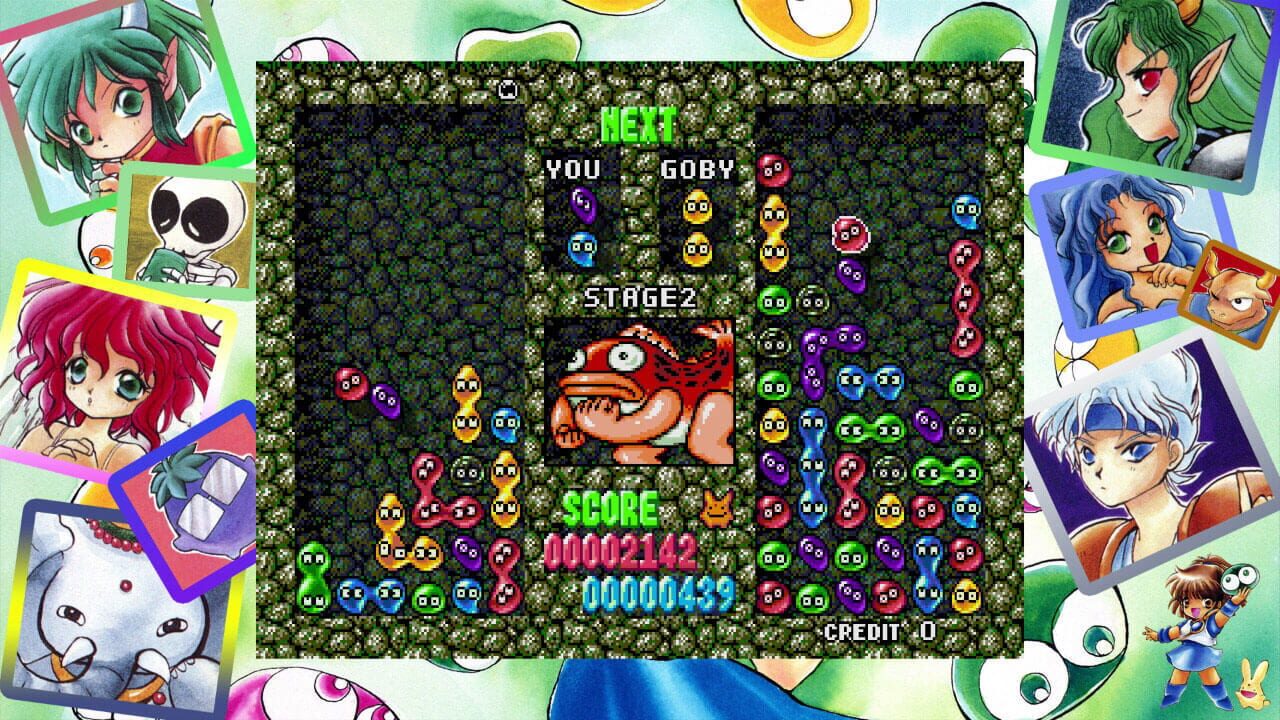
Task: Toggle the purple puyo in YOUR next queue
Action: (x=582, y=203)
